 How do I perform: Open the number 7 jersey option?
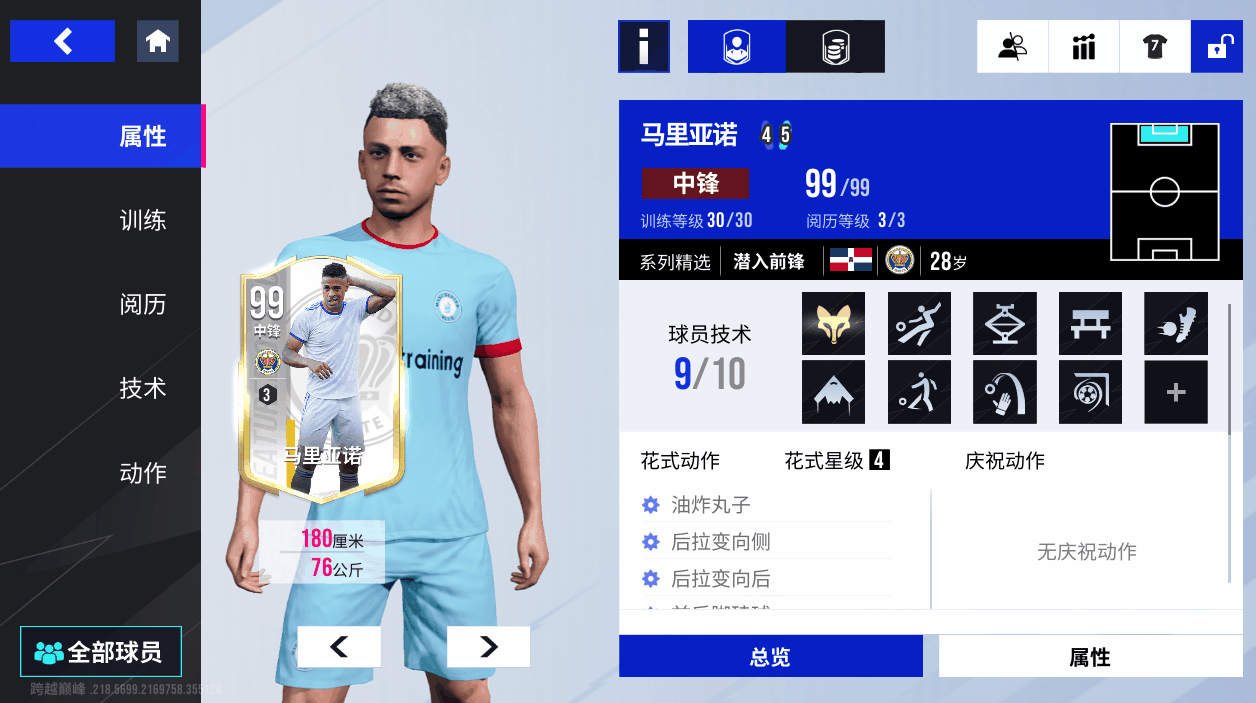click(x=1155, y=46)
